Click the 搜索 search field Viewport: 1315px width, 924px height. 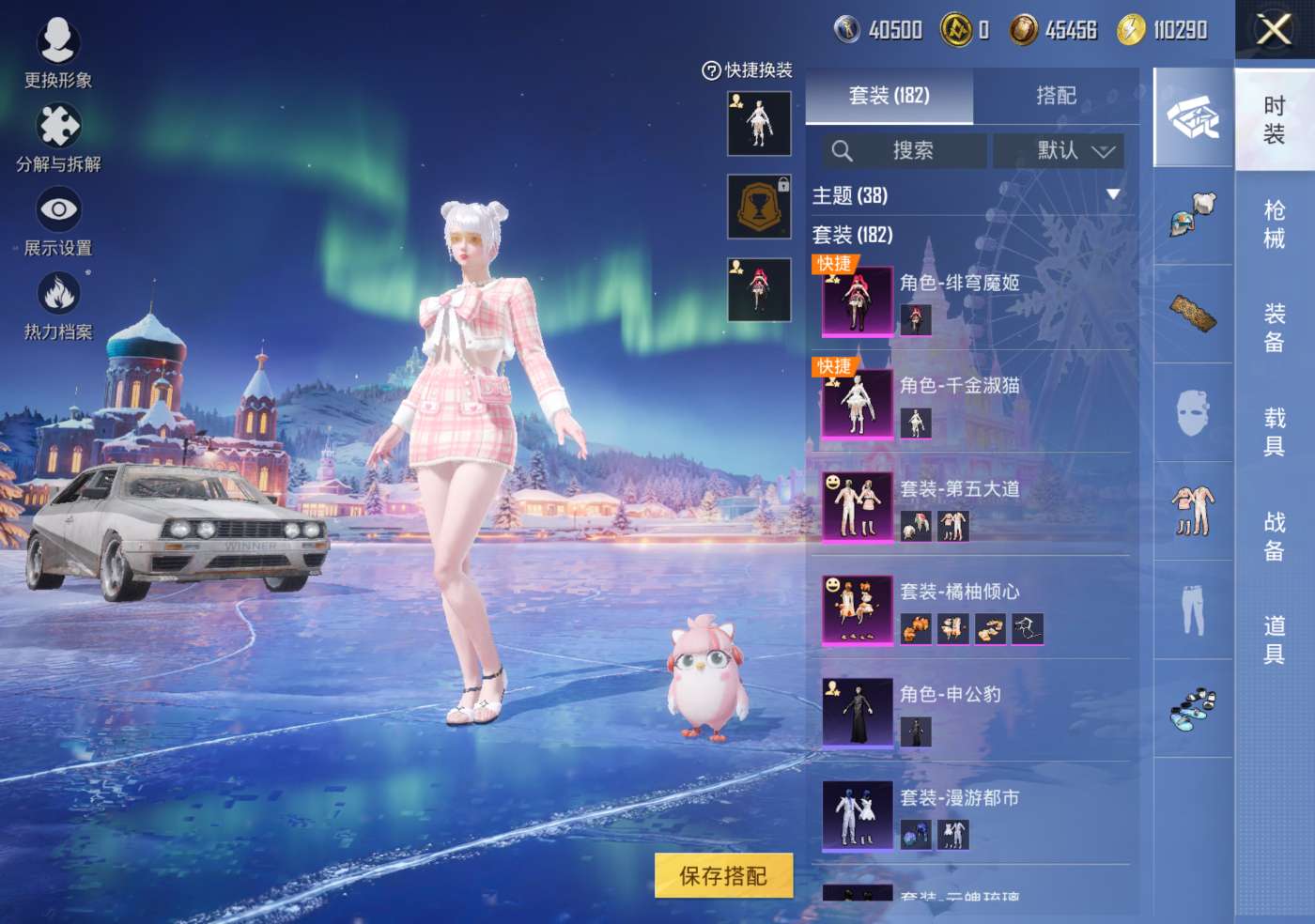pos(905,150)
